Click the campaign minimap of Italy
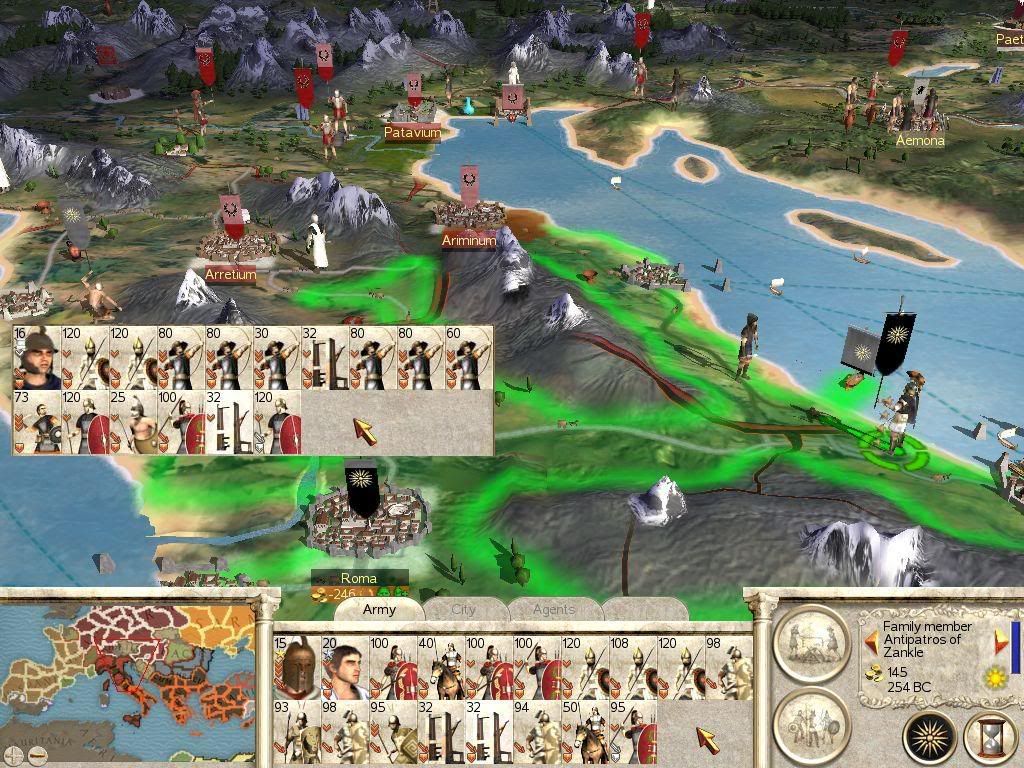The image size is (1024, 768). [x=128, y=682]
